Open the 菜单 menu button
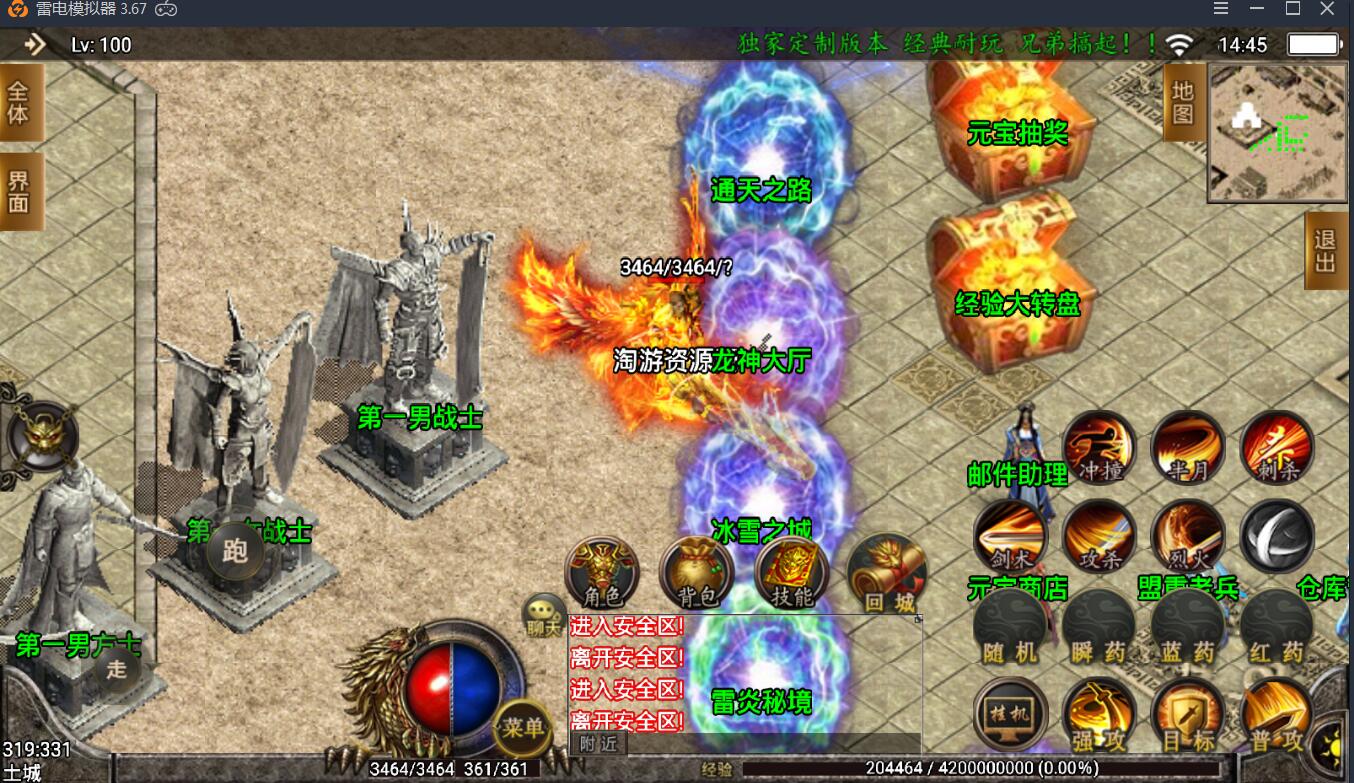Screen dimensions: 1354x783 [x=522, y=727]
